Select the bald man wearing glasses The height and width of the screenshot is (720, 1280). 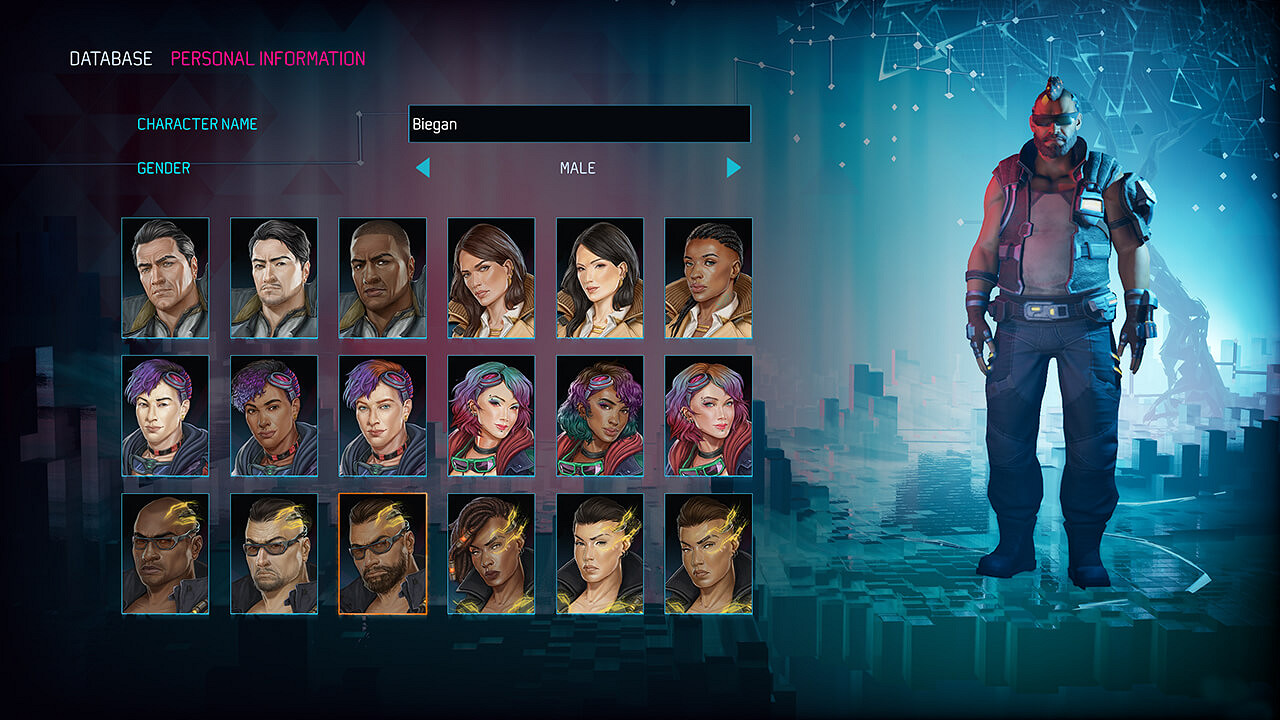coord(165,554)
